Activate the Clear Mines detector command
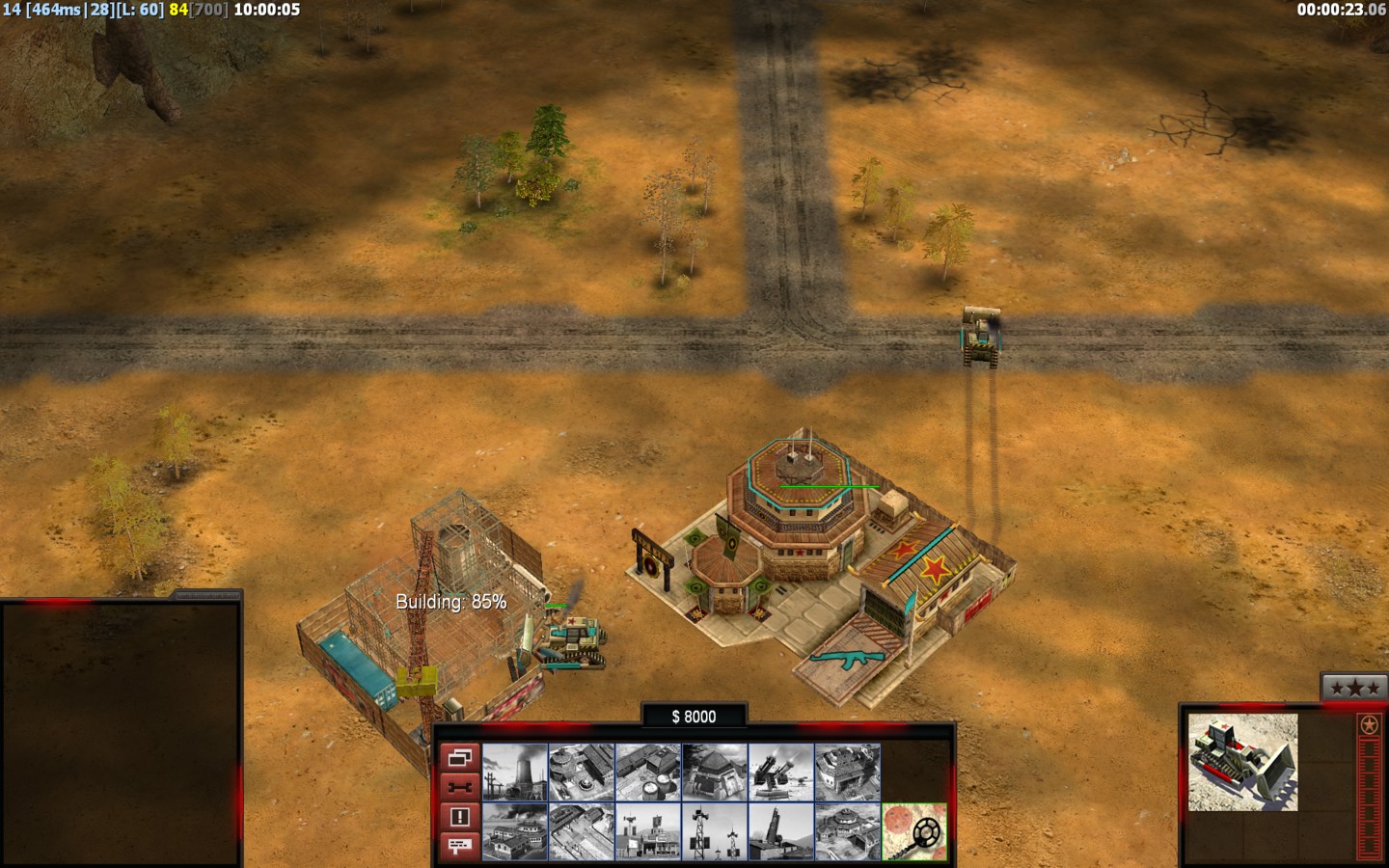This screenshot has height=868, width=1389. [x=914, y=831]
